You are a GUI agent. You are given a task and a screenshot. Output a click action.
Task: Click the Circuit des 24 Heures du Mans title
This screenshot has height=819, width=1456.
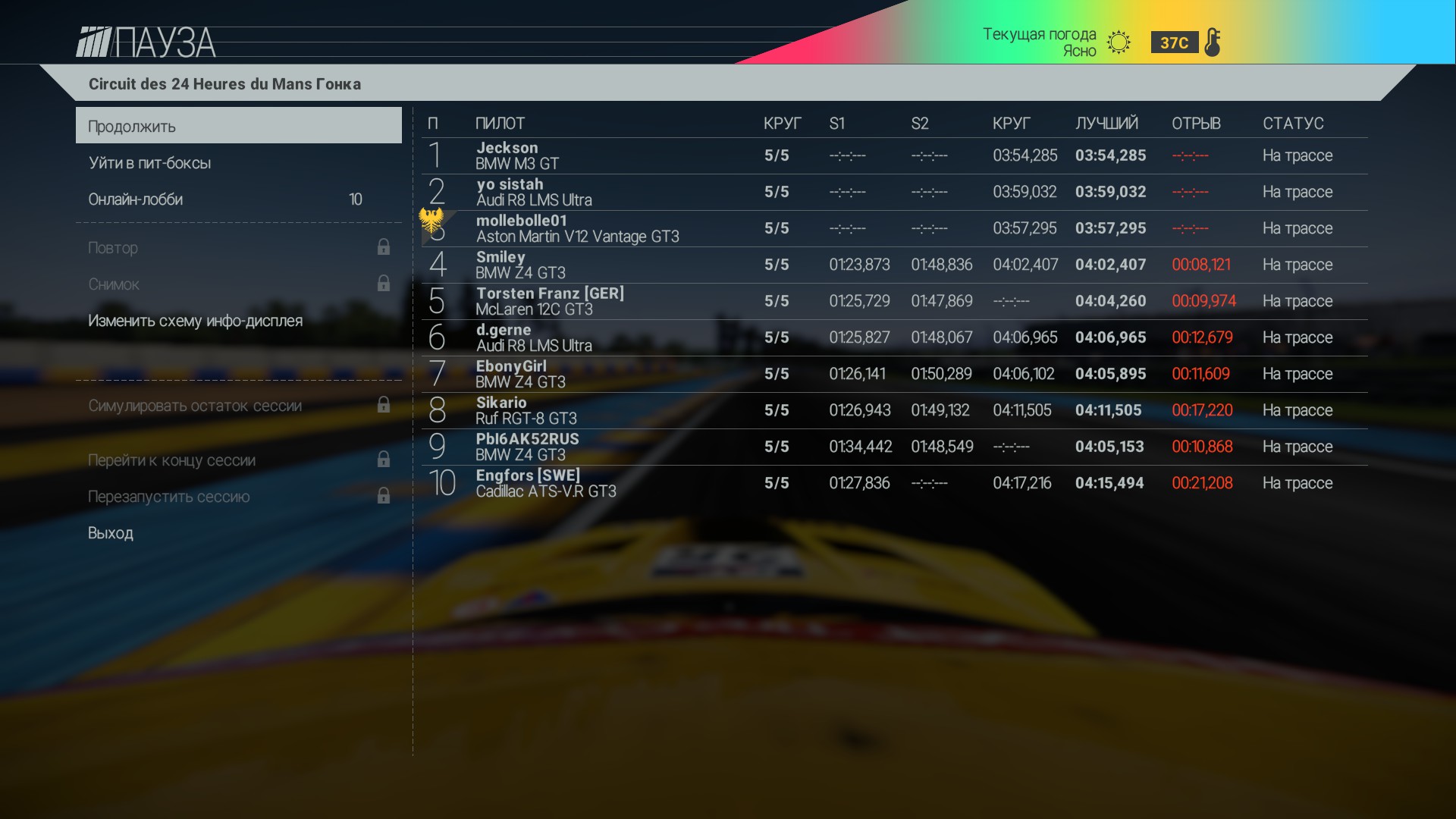pyautogui.click(x=224, y=84)
